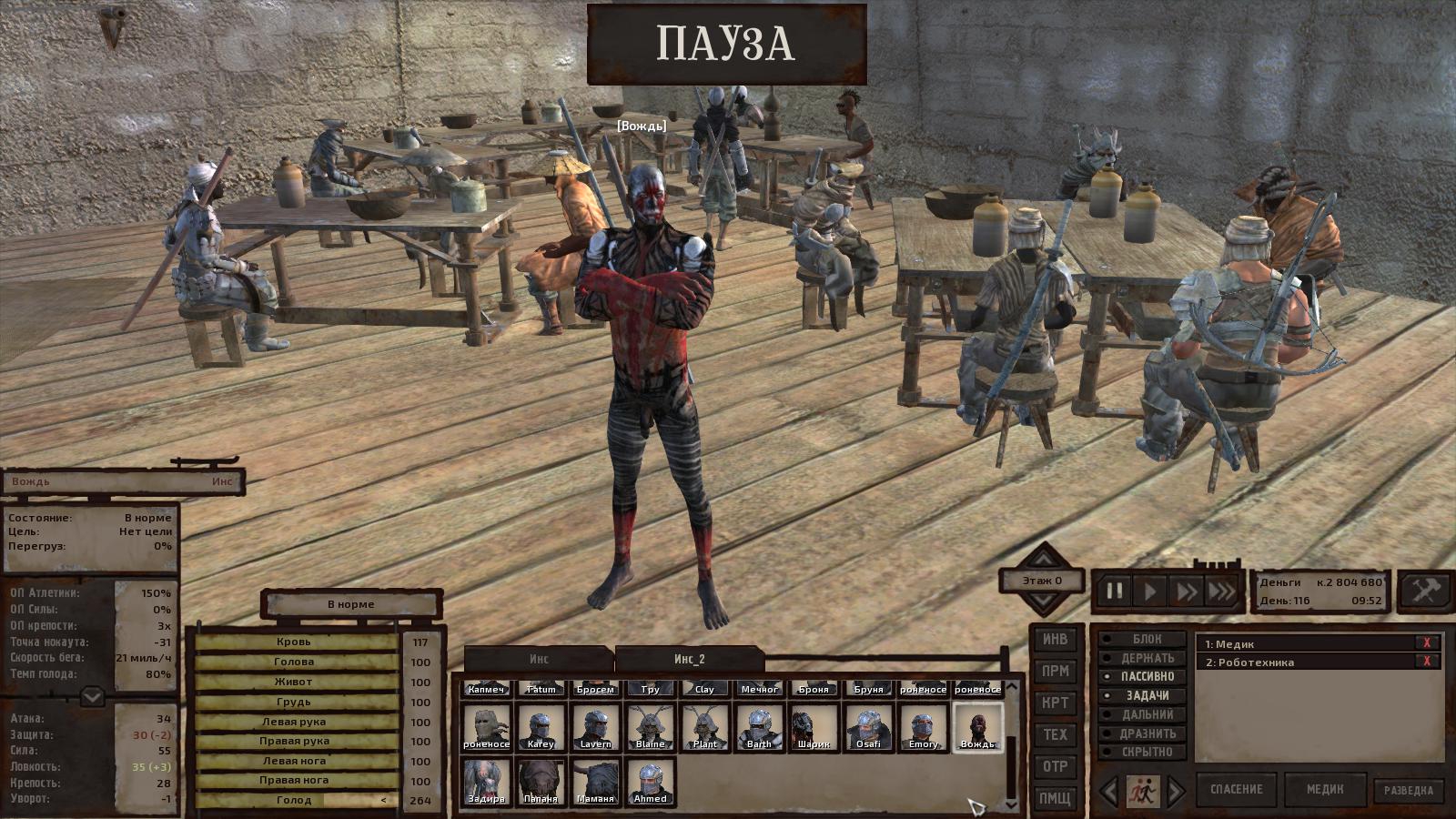Toggle the ПАССИВНО stance option
This screenshot has height=819, width=1456.
(x=1146, y=677)
